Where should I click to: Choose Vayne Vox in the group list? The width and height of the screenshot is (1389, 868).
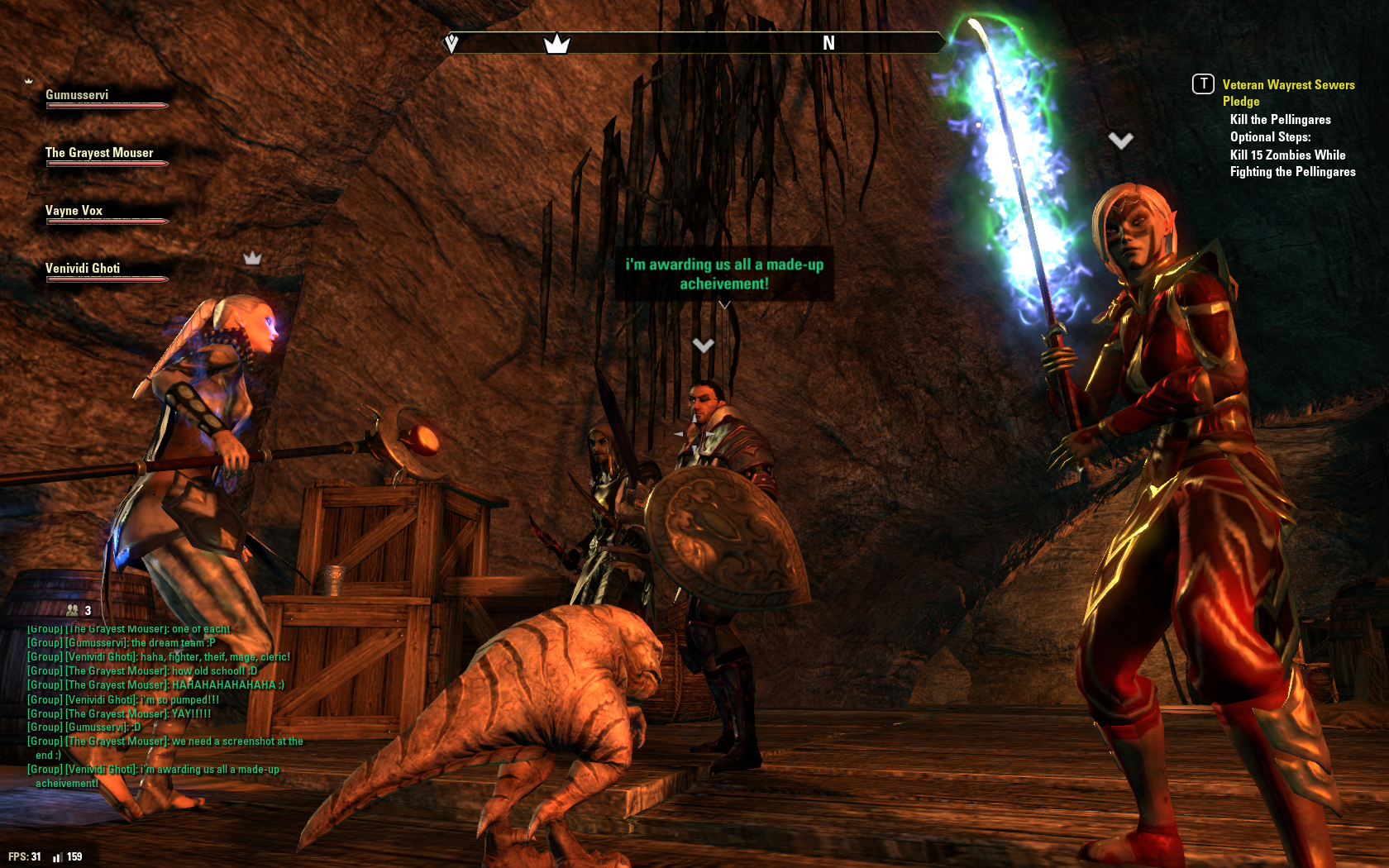click(x=74, y=211)
